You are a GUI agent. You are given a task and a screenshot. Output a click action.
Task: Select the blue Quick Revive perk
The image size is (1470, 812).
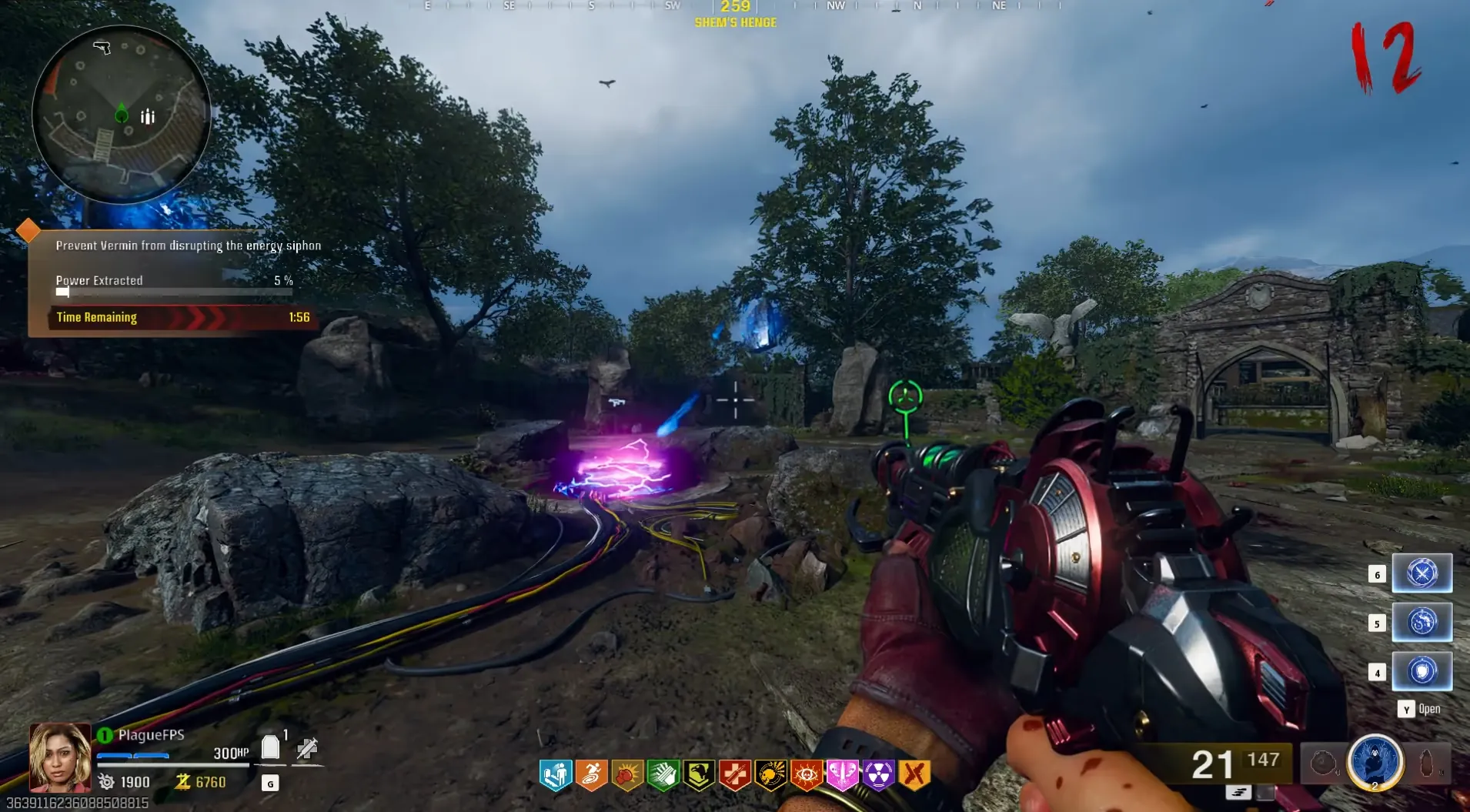(555, 775)
